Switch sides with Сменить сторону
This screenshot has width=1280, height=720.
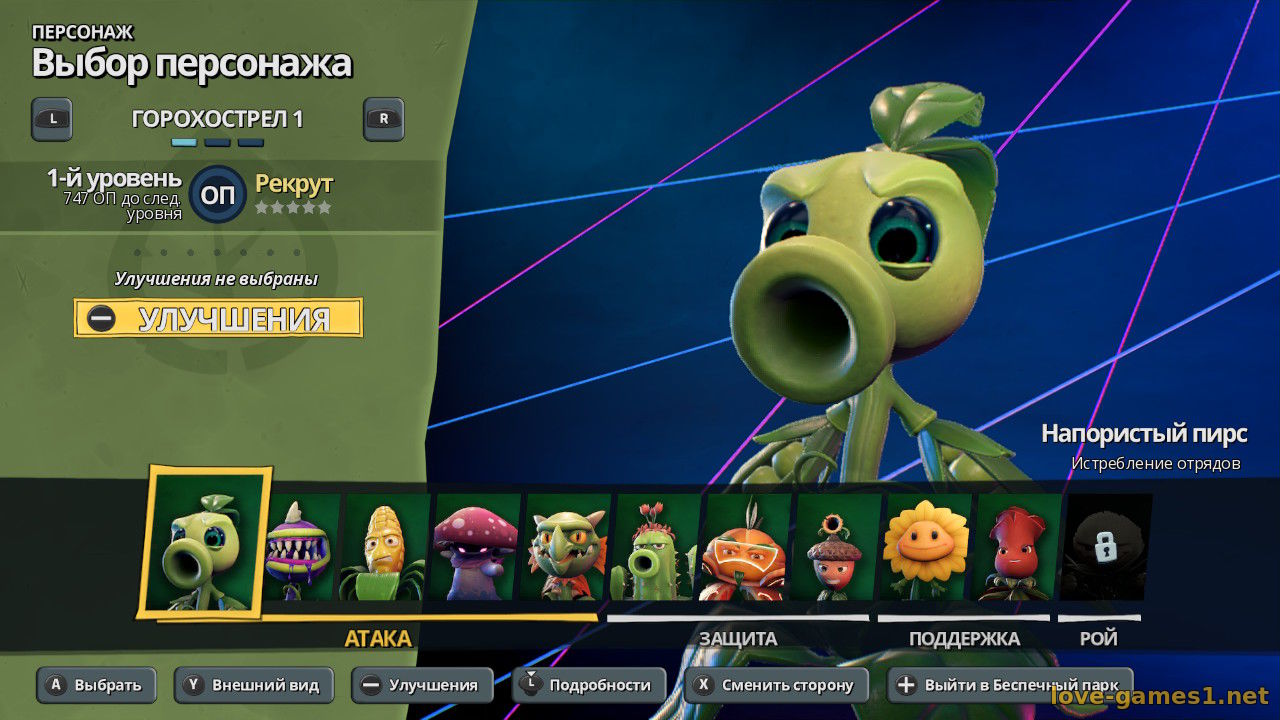point(776,685)
